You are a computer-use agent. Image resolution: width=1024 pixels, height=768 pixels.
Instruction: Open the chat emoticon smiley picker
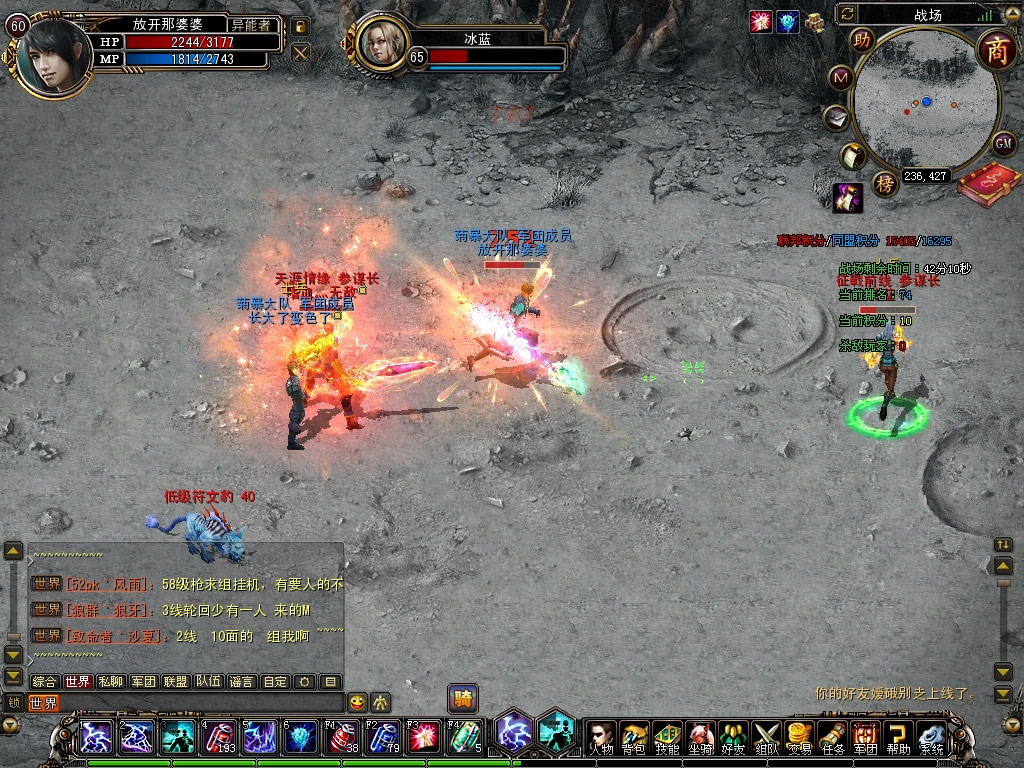[357, 703]
